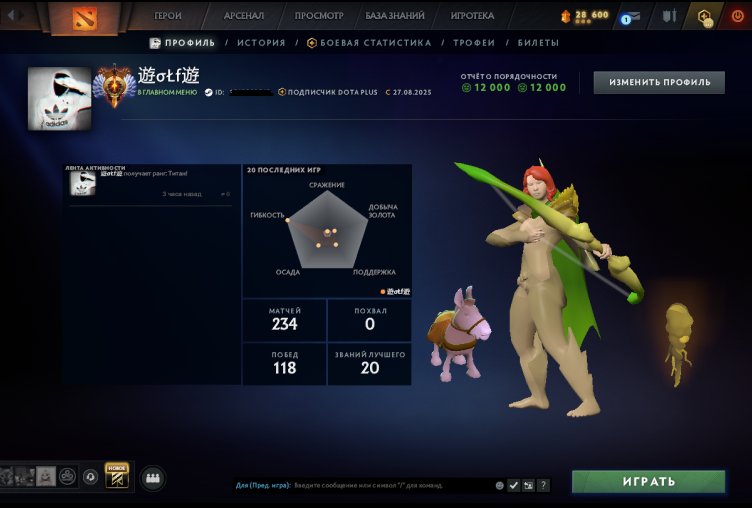
Task: Open the Арсенал menu
Action: click(244, 16)
